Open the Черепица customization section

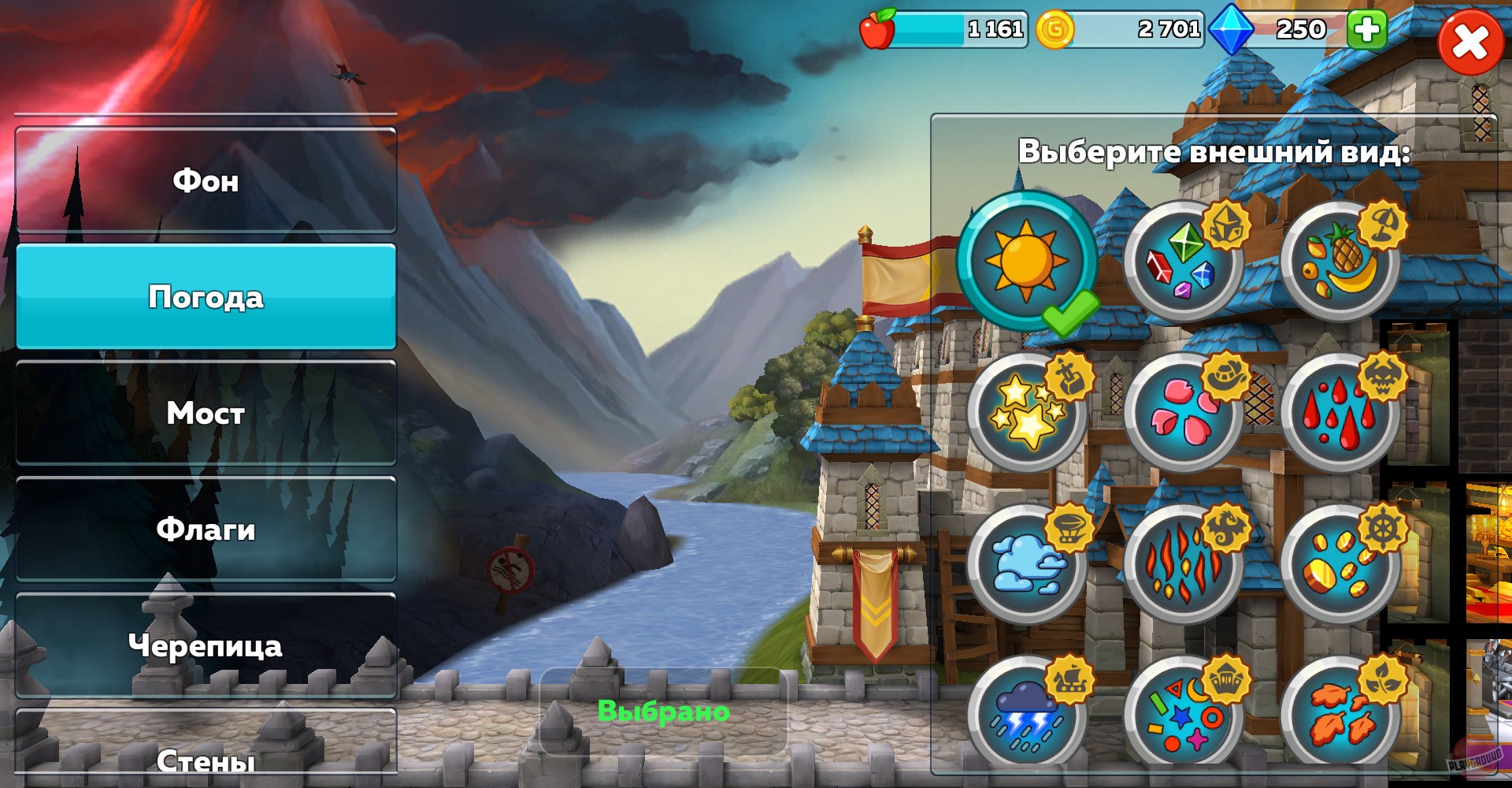tap(206, 646)
